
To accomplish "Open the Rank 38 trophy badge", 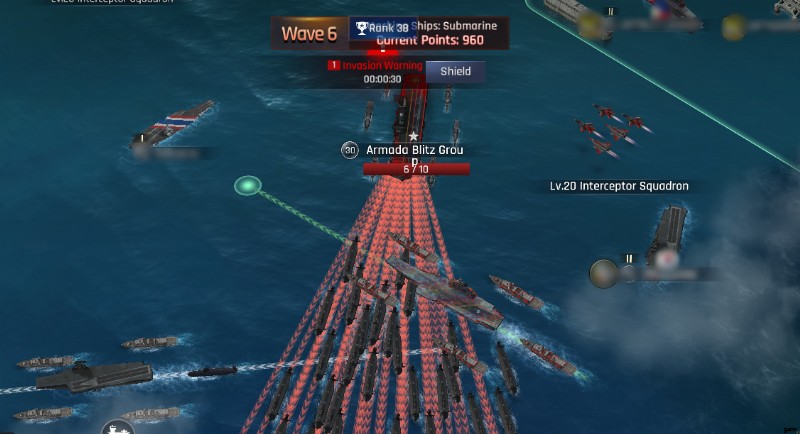I will (x=382, y=28).
